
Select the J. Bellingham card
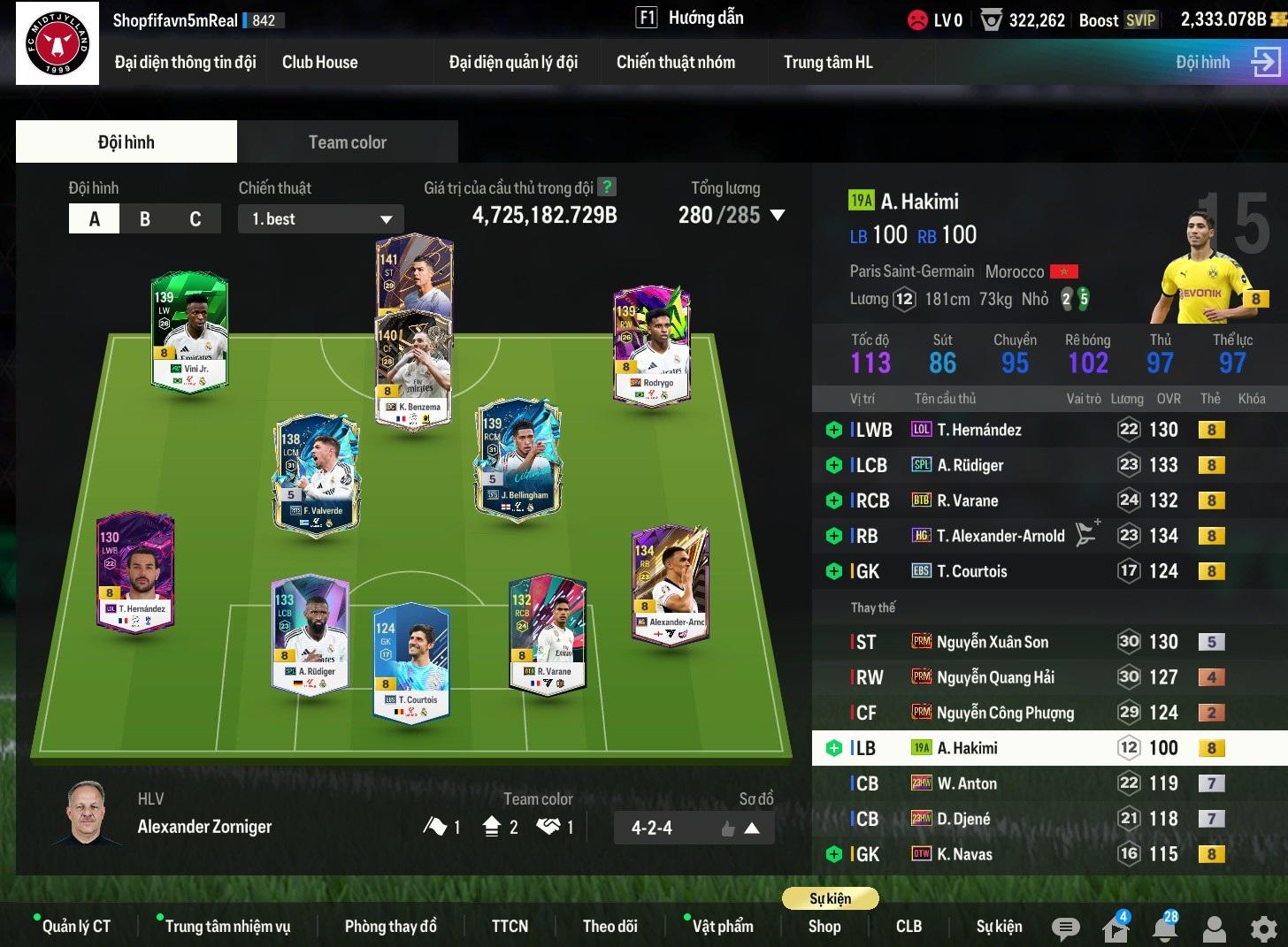tap(518, 460)
